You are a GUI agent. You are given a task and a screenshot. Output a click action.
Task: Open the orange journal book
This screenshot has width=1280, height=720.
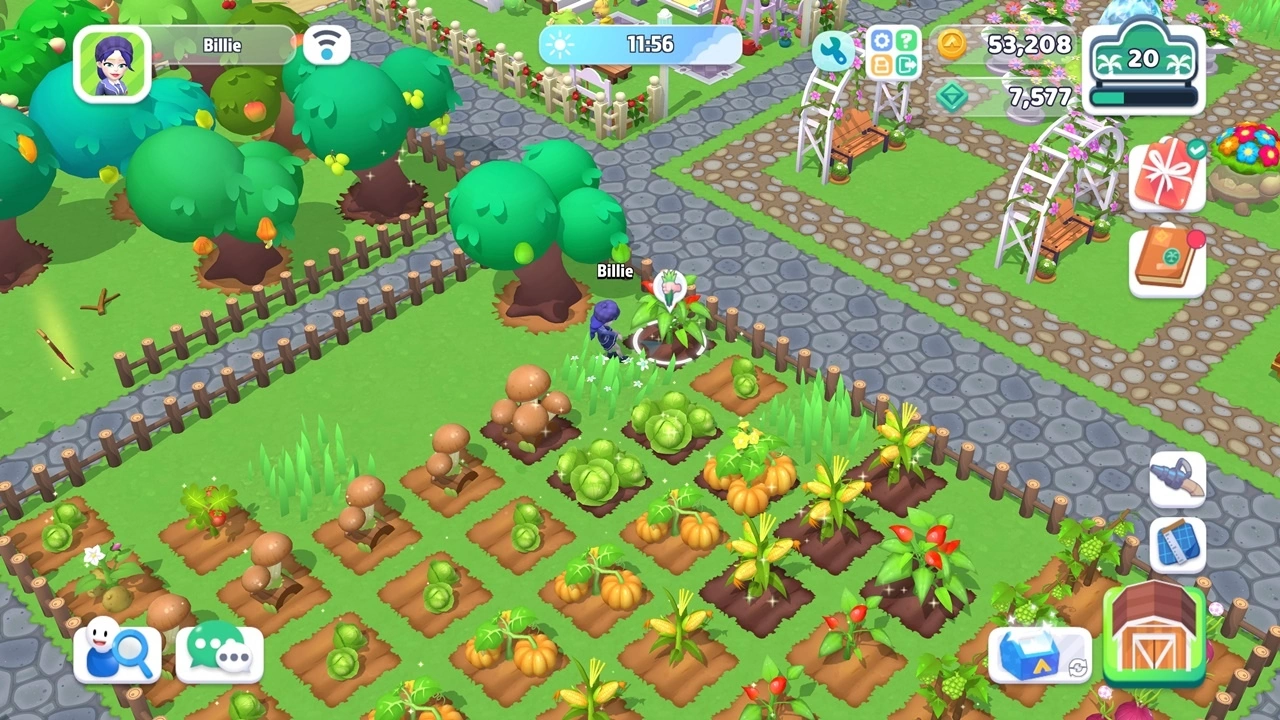pyautogui.click(x=1167, y=262)
